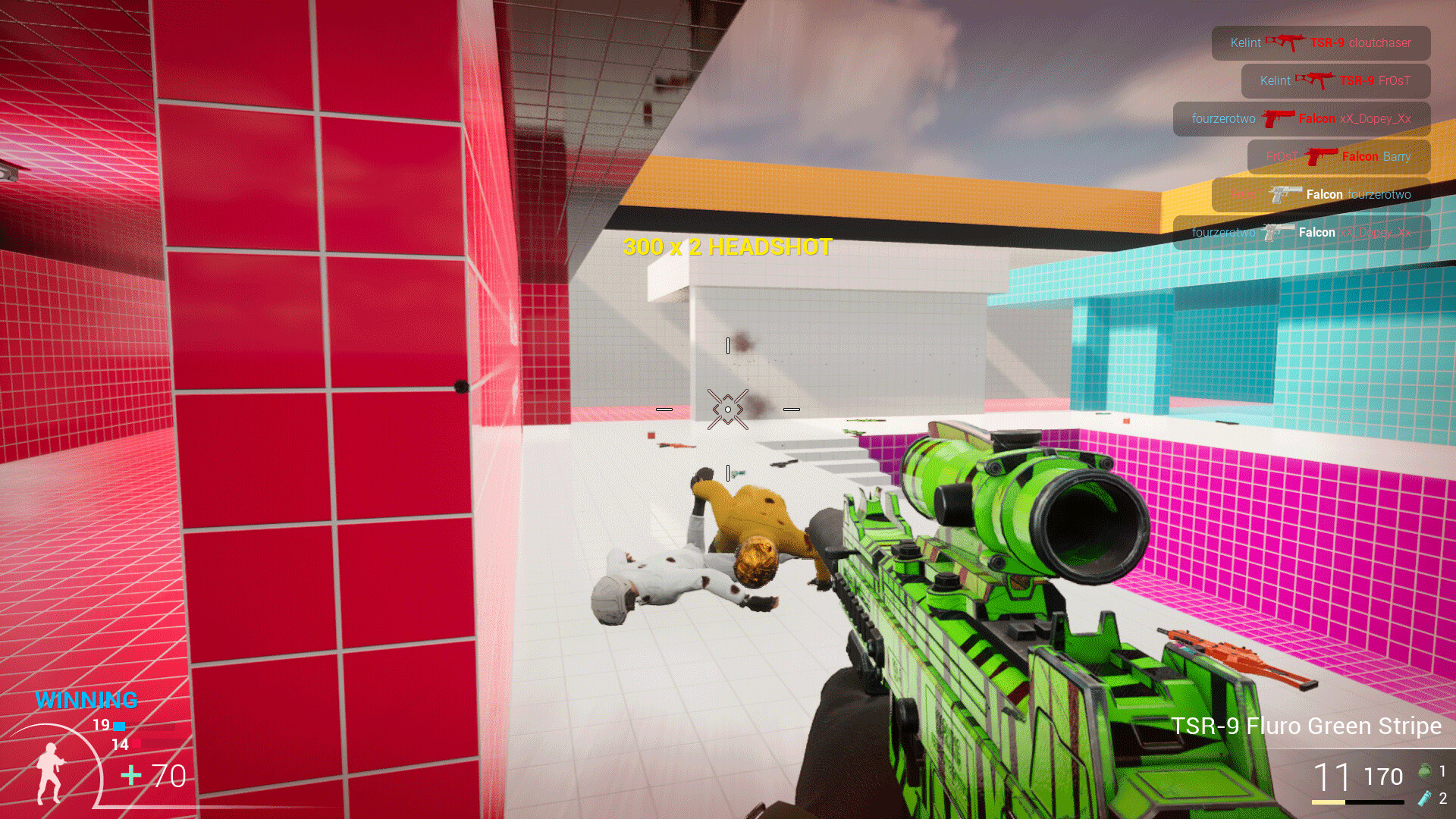Viewport: 1456px width, 819px height.
Task: Click the green grenade icon next to the 1 count
Action: pos(1424,770)
